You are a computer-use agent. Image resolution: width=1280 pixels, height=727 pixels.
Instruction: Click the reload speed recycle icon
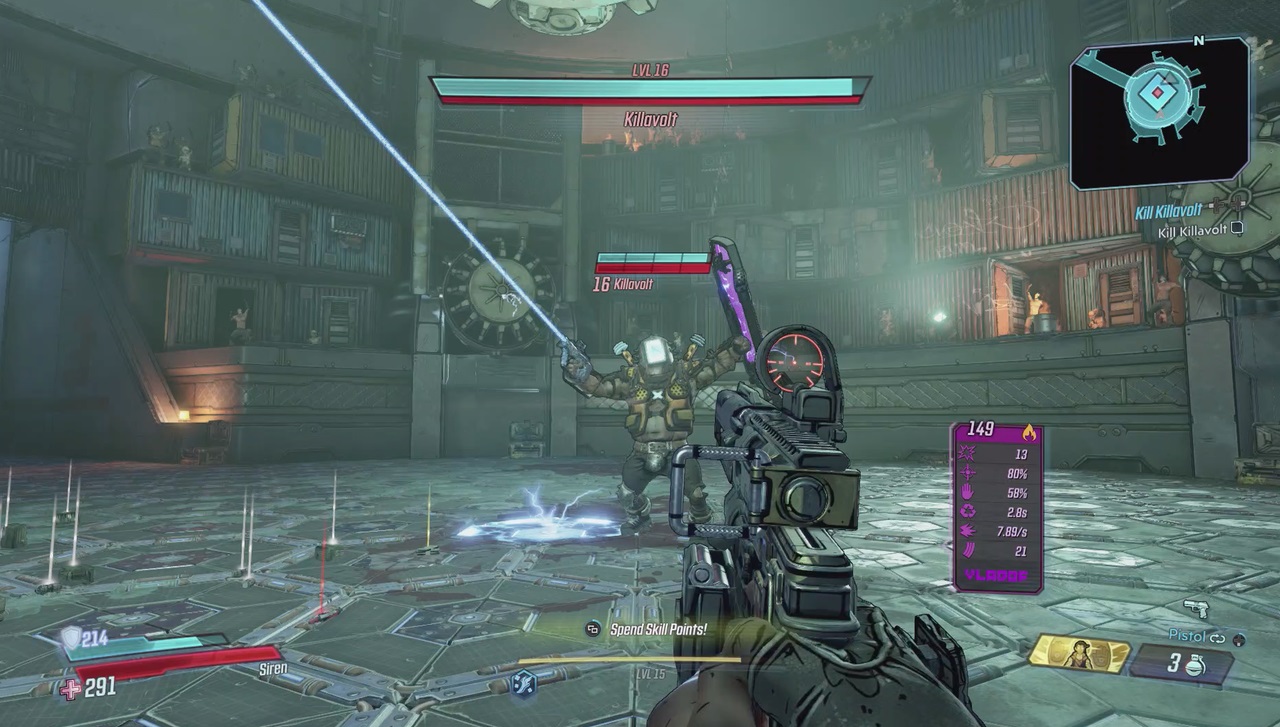(x=965, y=511)
